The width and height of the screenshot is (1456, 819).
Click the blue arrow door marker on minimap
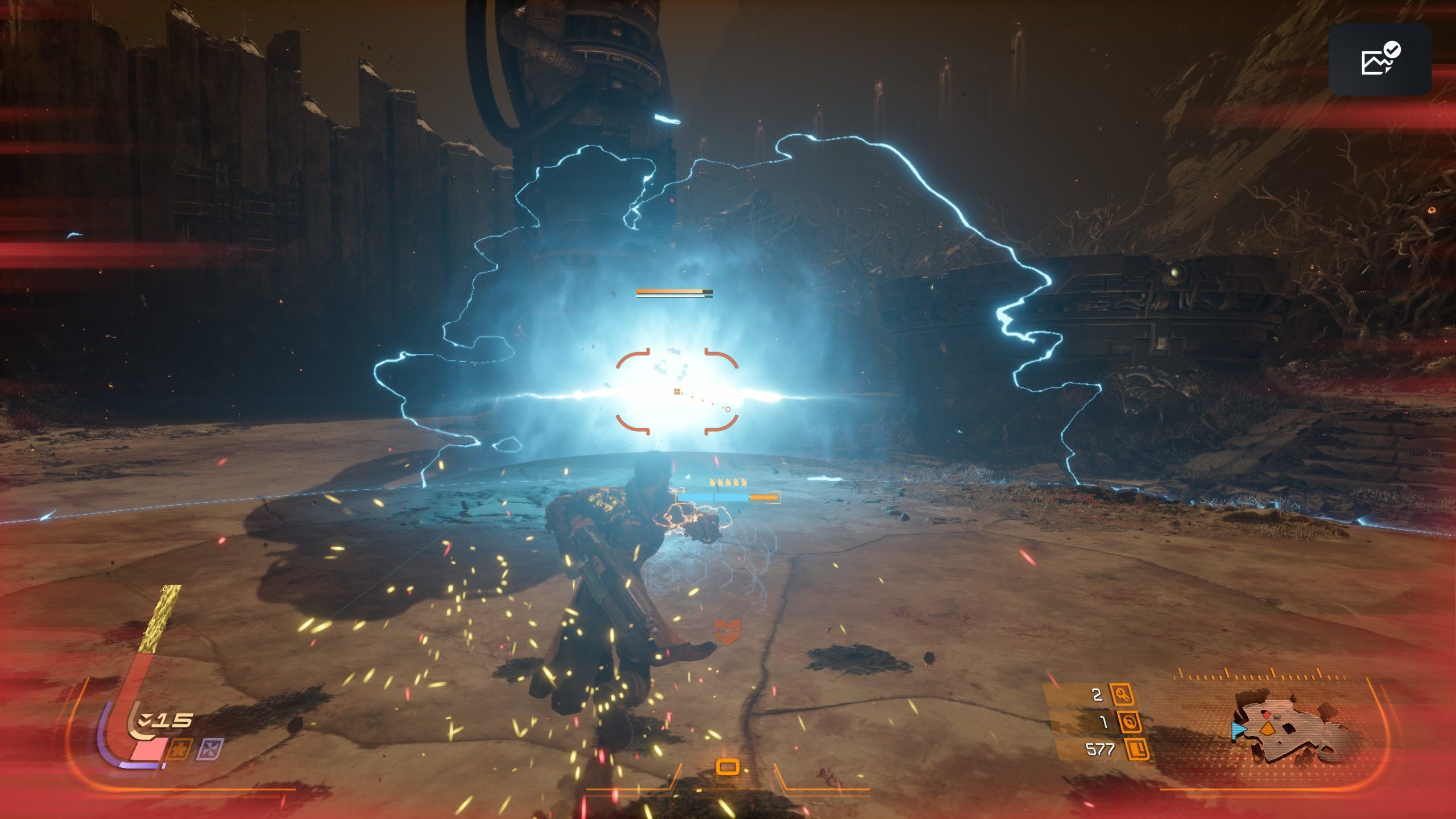pyautogui.click(x=1238, y=730)
